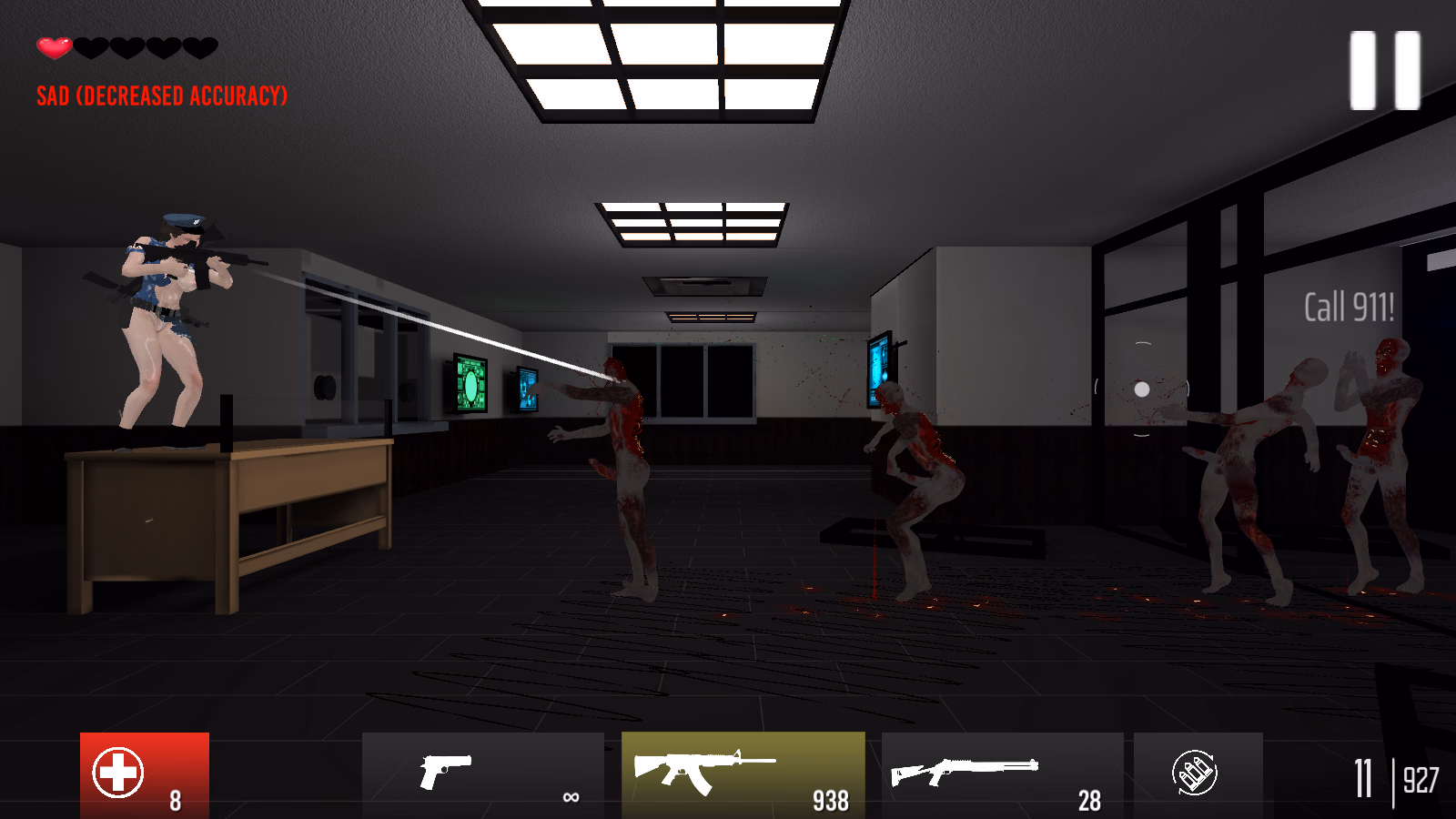Image resolution: width=1456 pixels, height=819 pixels.
Task: Click the 'SAD (DECREASED ACCURACY)' status label
Action: [x=162, y=94]
